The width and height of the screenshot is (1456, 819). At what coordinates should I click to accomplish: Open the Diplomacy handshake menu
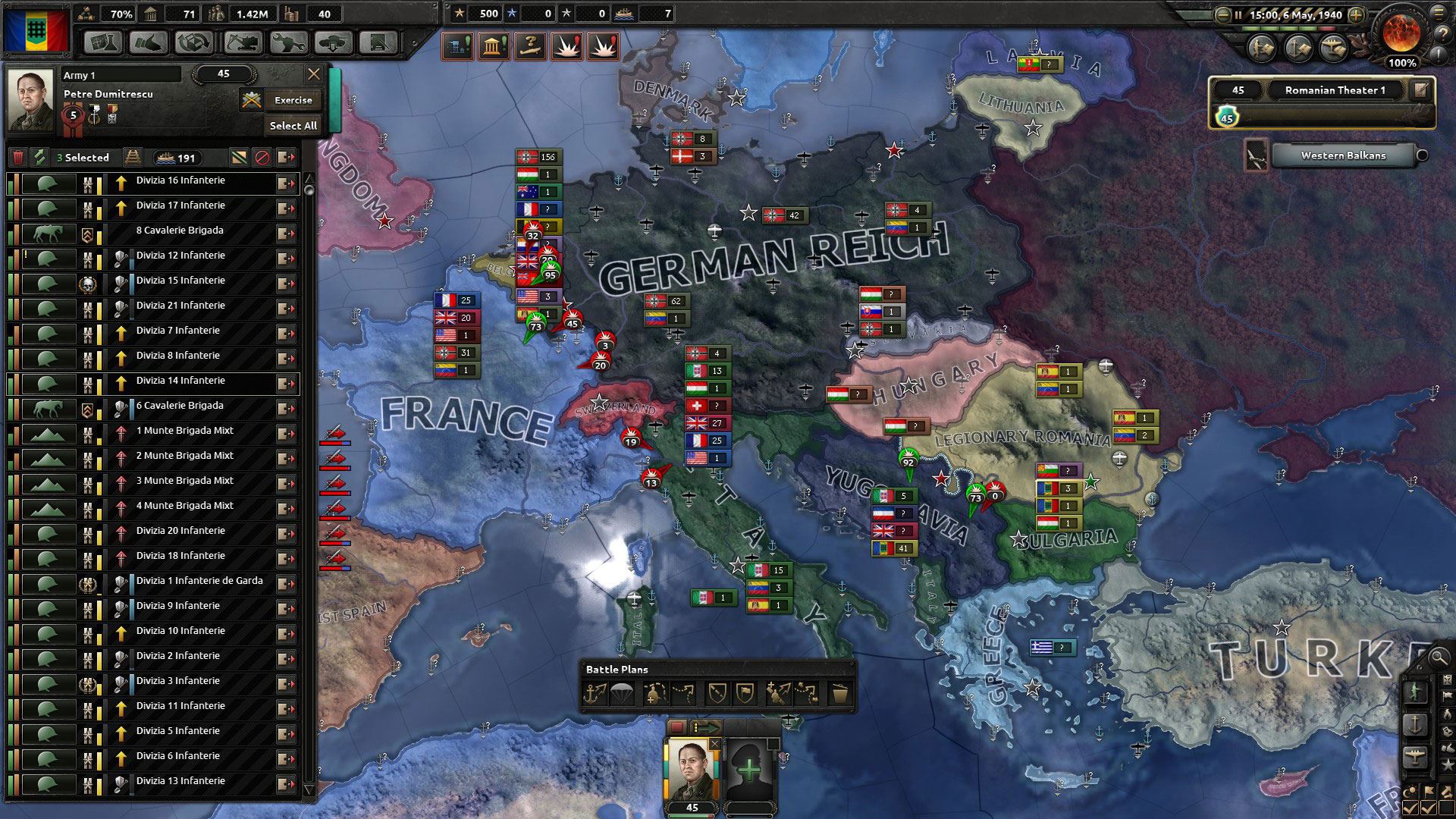coord(149,42)
